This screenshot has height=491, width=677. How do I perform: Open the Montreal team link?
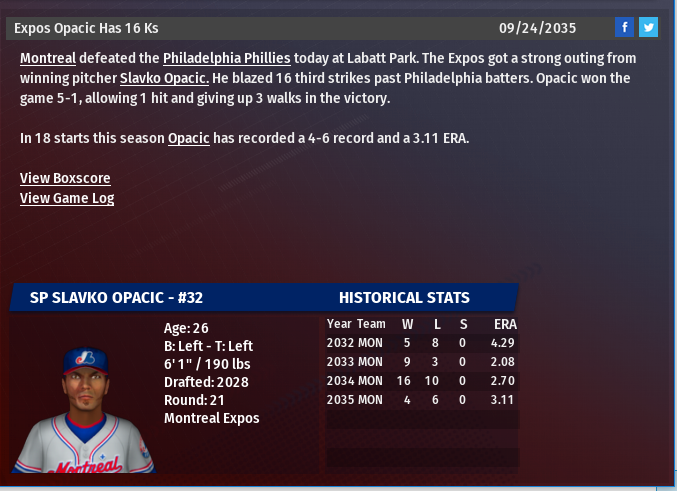coord(48,58)
